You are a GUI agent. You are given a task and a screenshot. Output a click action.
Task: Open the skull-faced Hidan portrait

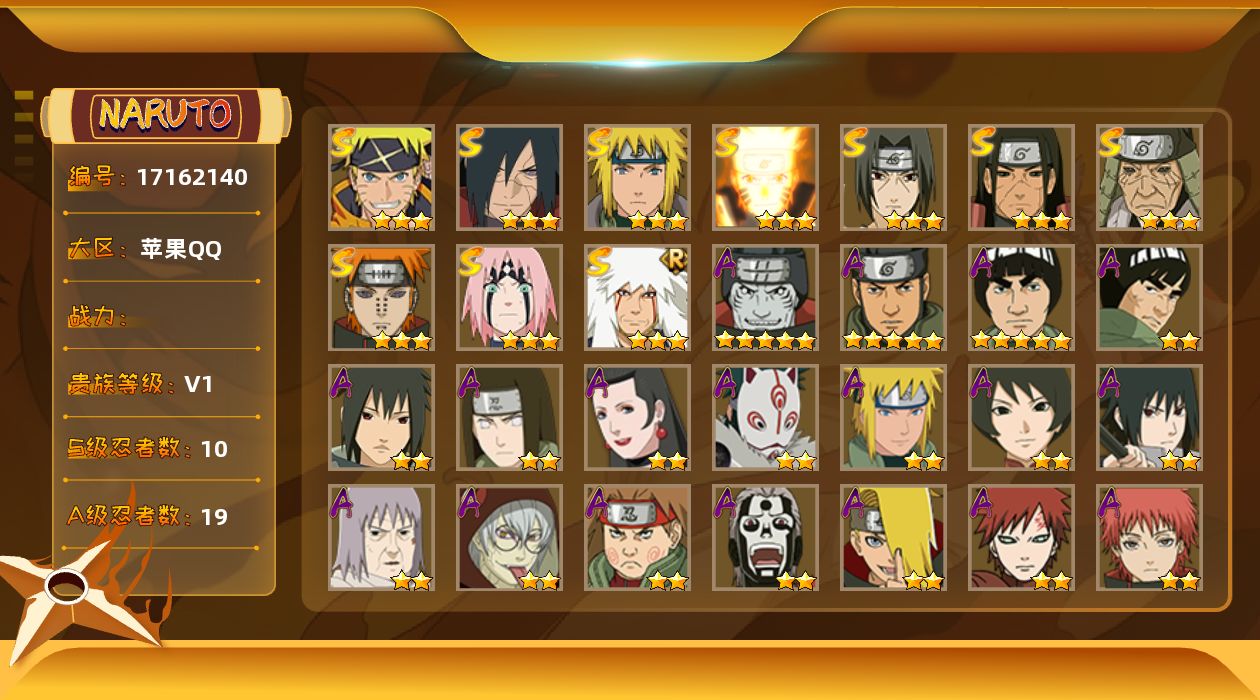(765, 537)
